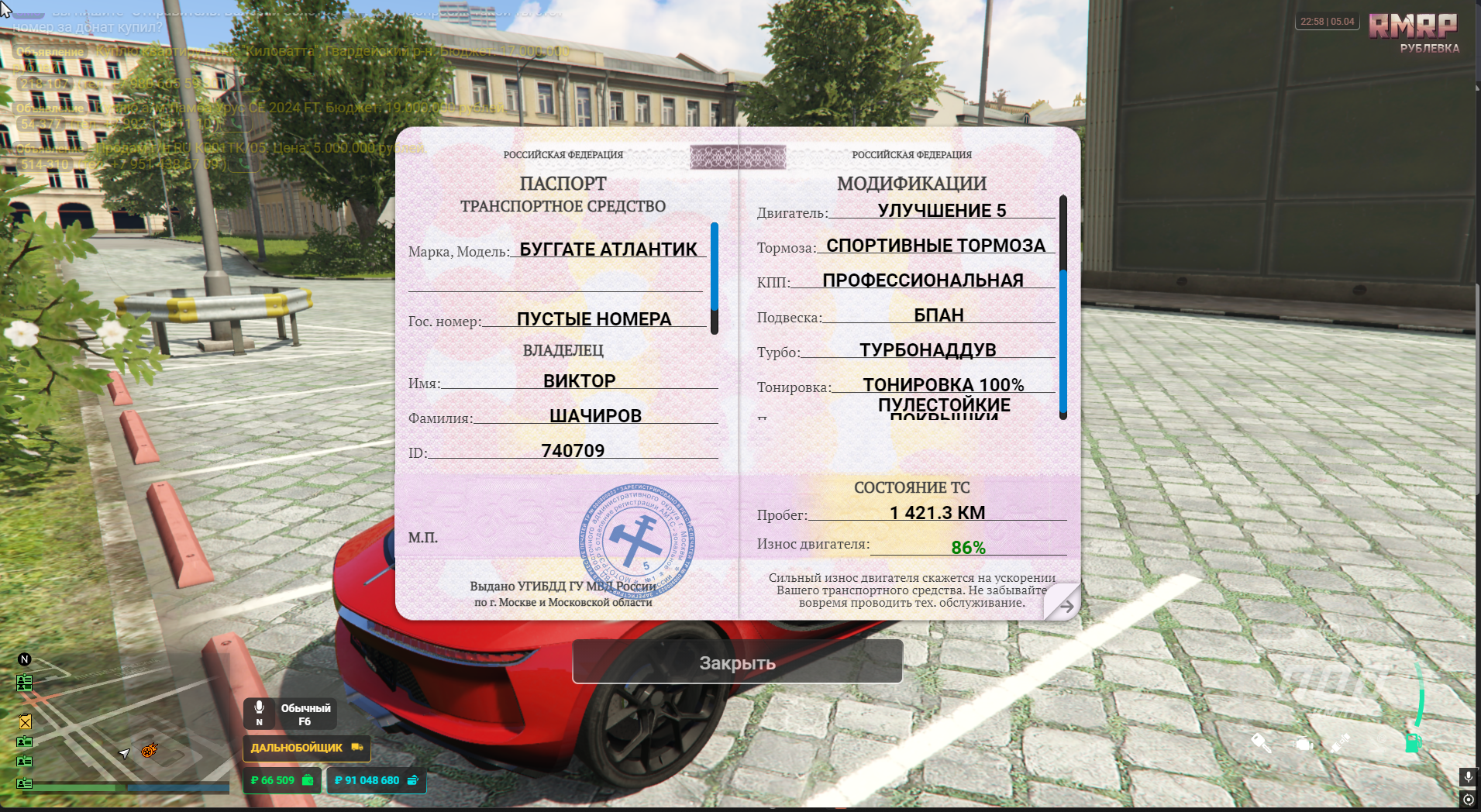Click the circular target button below the microphone
1481x812 pixels.
[x=1468, y=800]
